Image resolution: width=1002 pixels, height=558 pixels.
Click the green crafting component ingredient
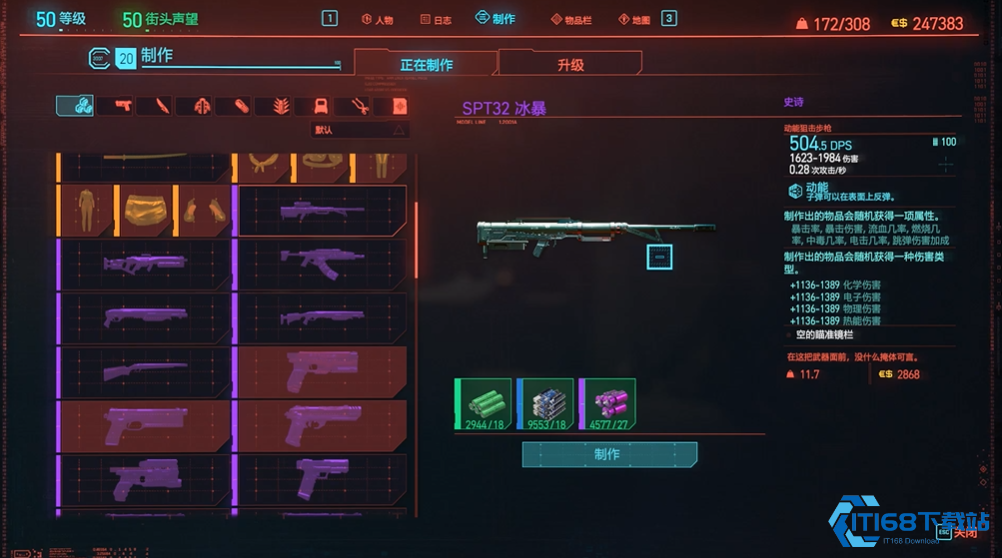pos(483,404)
